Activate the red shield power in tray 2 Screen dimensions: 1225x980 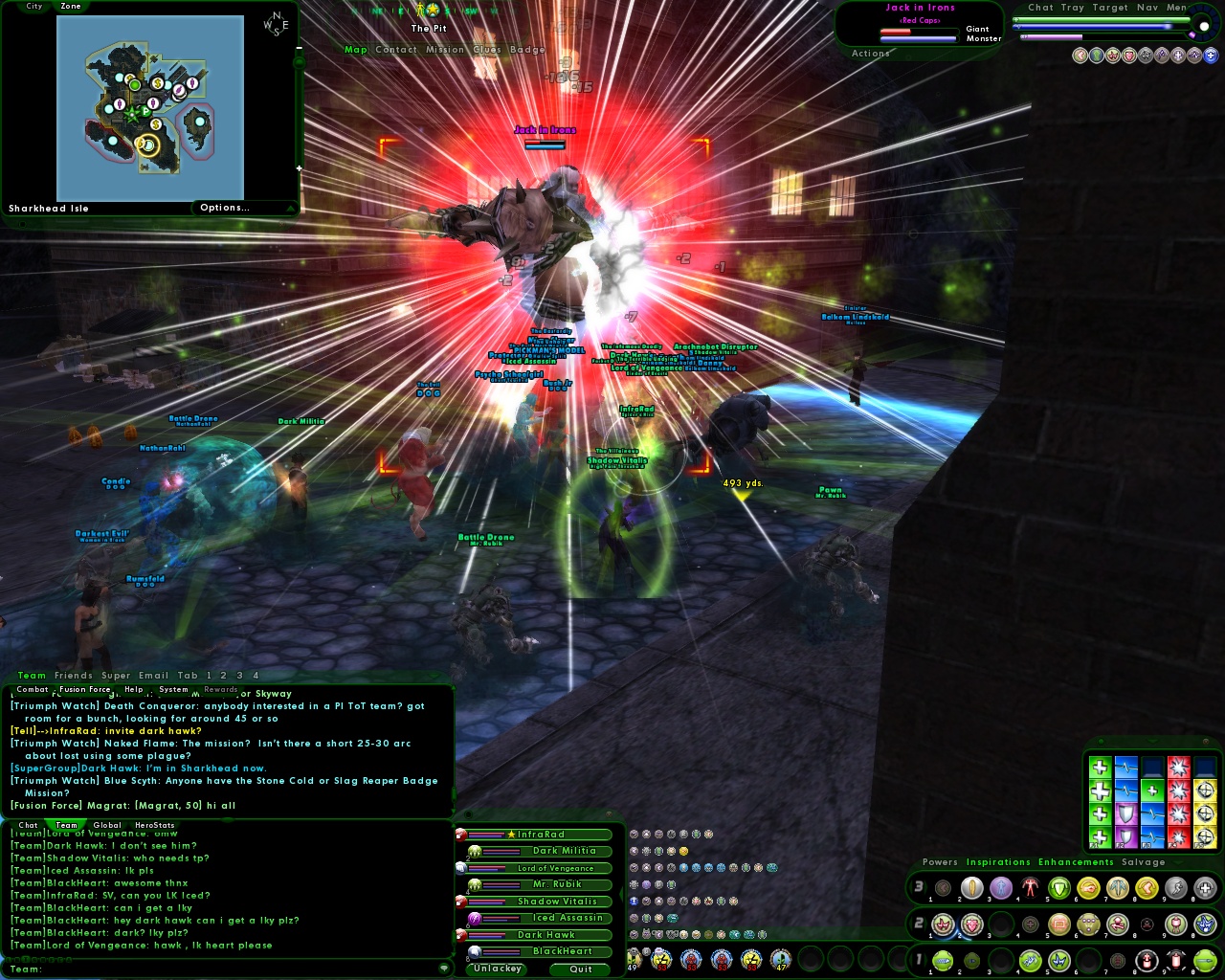pyautogui.click(x=972, y=924)
